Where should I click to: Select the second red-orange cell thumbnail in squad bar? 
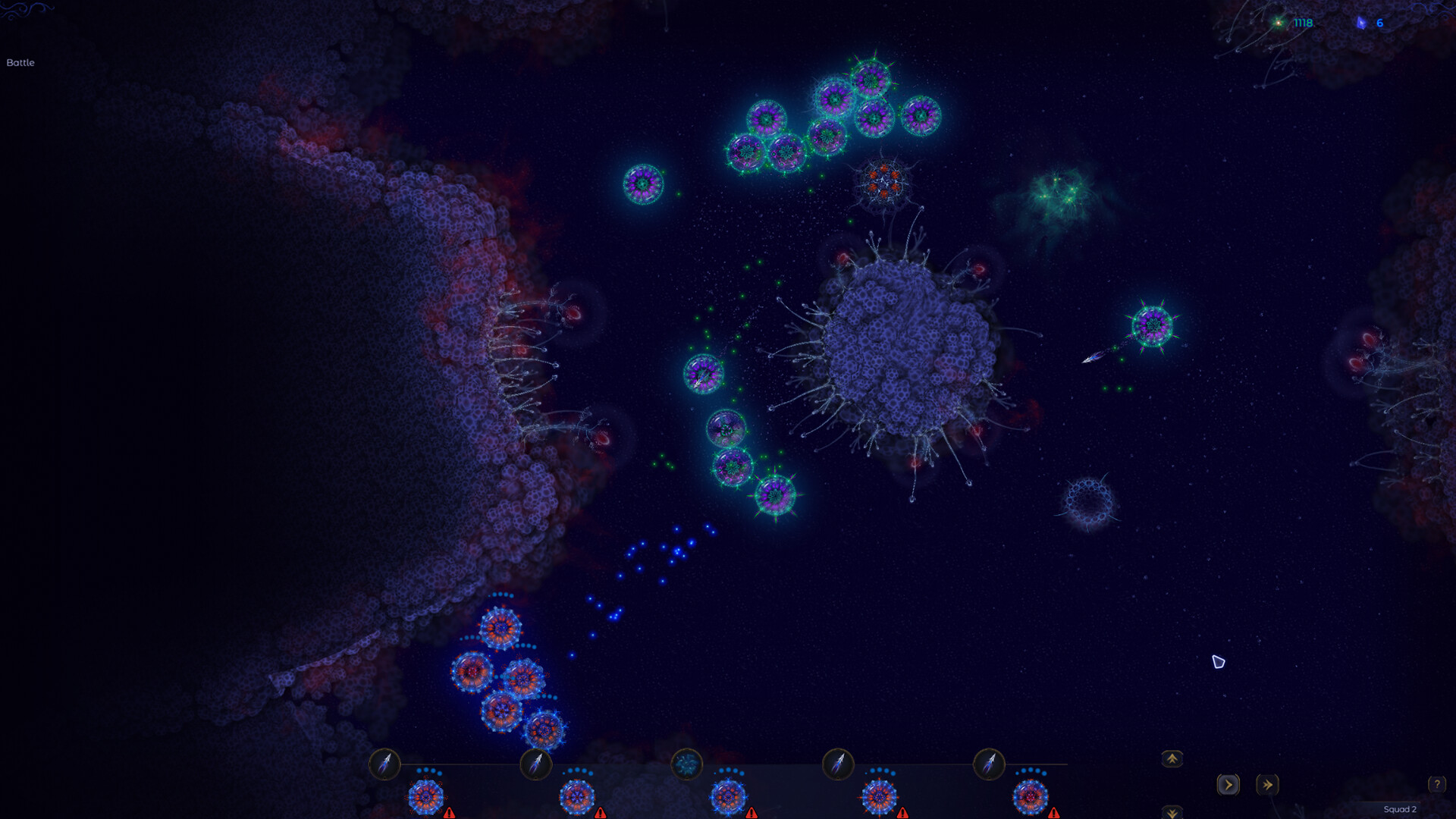point(578,798)
